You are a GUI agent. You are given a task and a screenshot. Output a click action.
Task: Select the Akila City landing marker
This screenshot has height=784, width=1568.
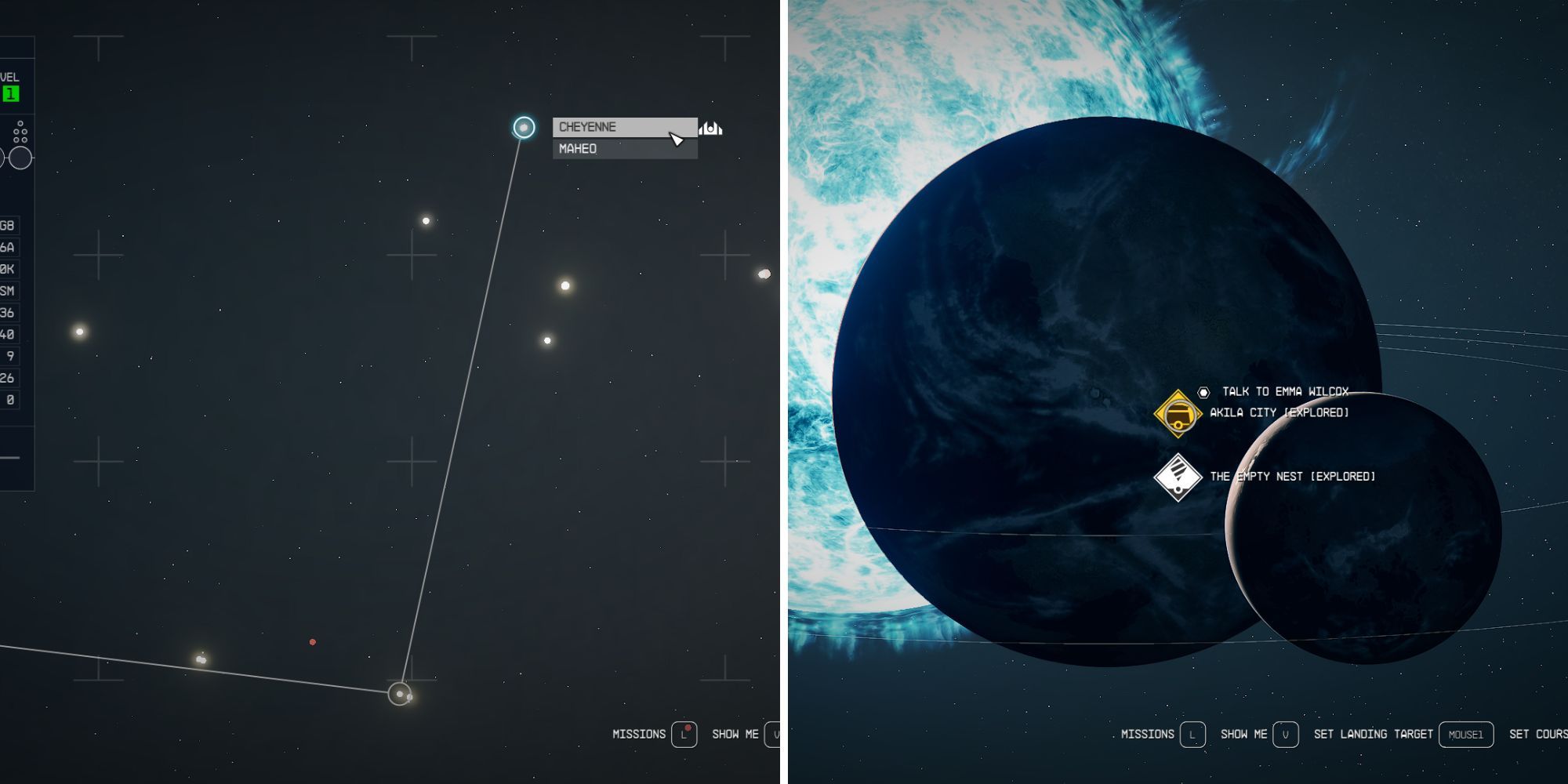[x=1178, y=413]
